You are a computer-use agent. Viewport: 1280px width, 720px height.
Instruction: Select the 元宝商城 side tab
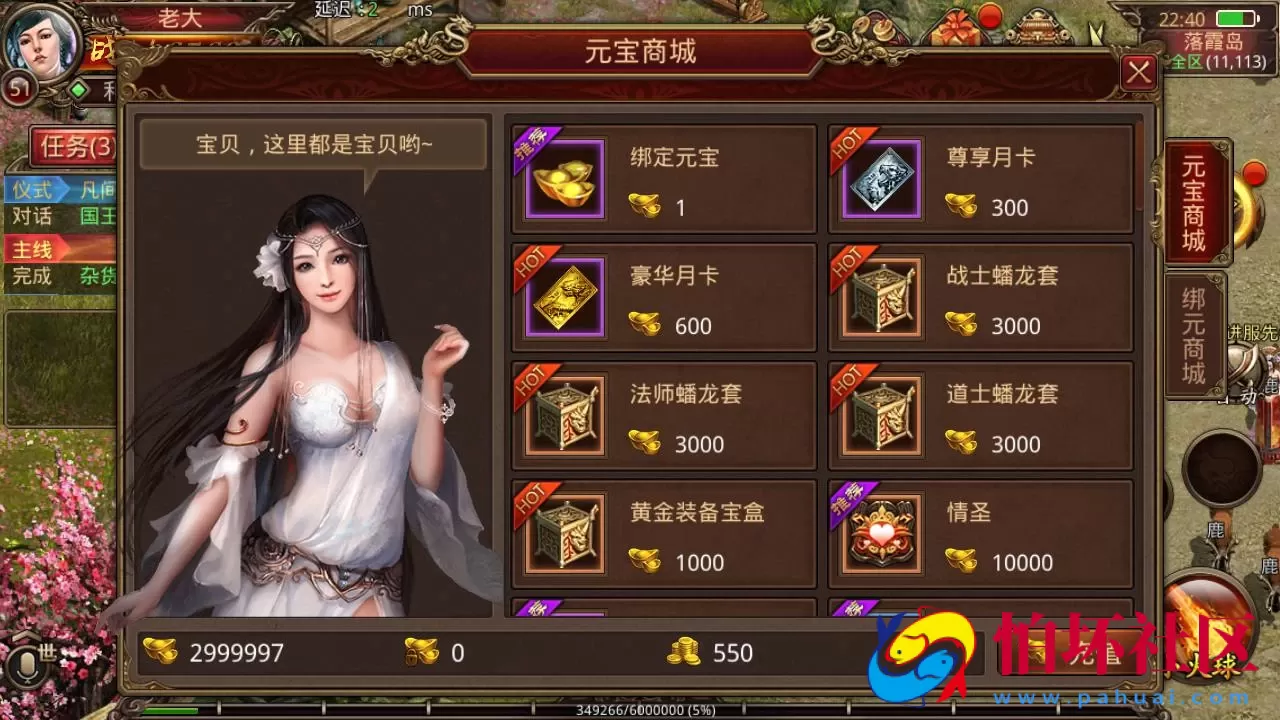[1196, 200]
